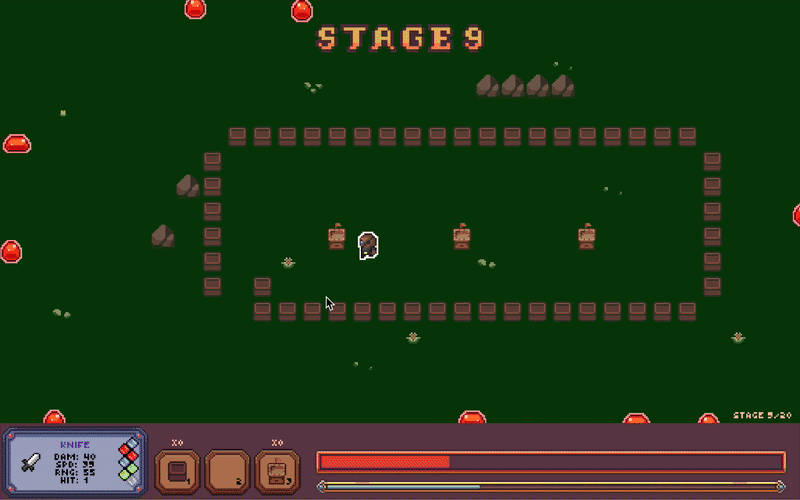
Task: Click the Knife weapon stats panel
Action: tap(76, 462)
